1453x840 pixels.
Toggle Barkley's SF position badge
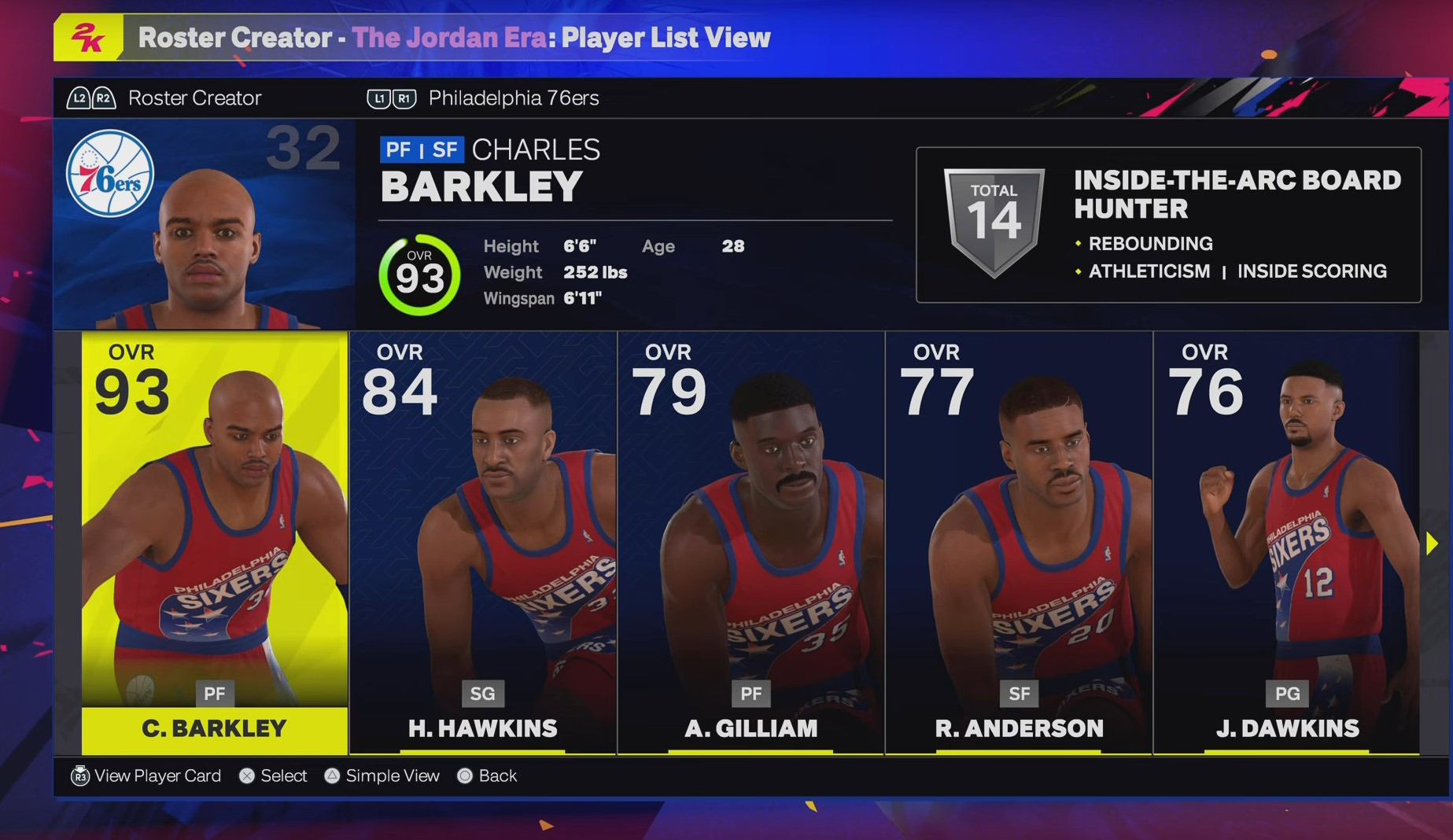[x=445, y=149]
